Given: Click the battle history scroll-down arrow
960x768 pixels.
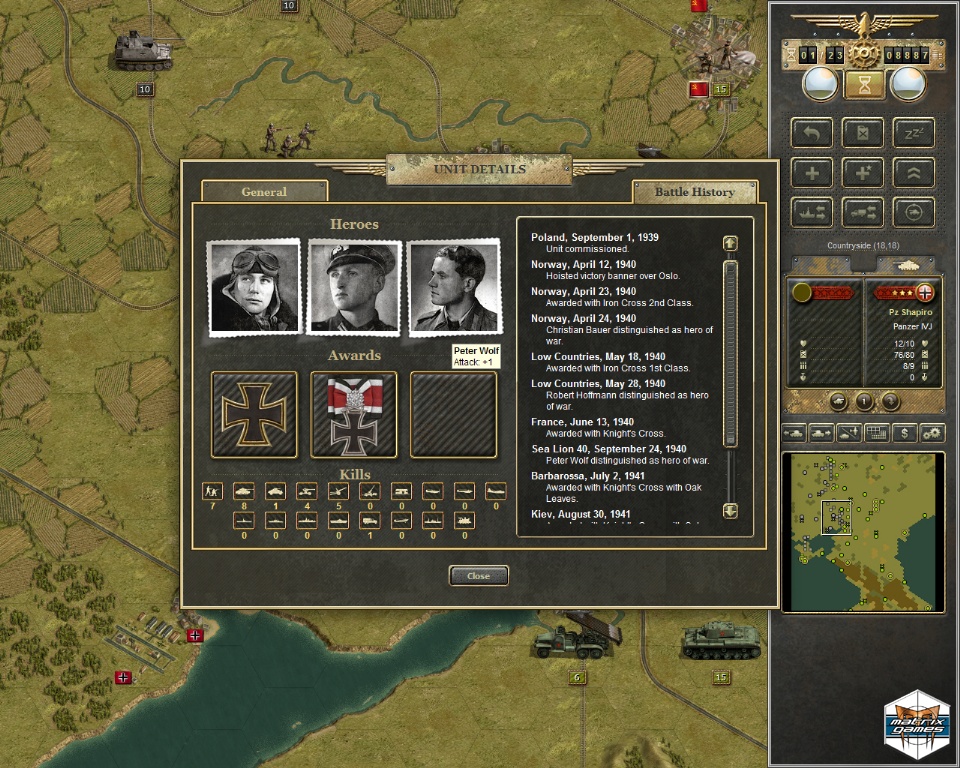Looking at the screenshot, I should coord(730,511).
